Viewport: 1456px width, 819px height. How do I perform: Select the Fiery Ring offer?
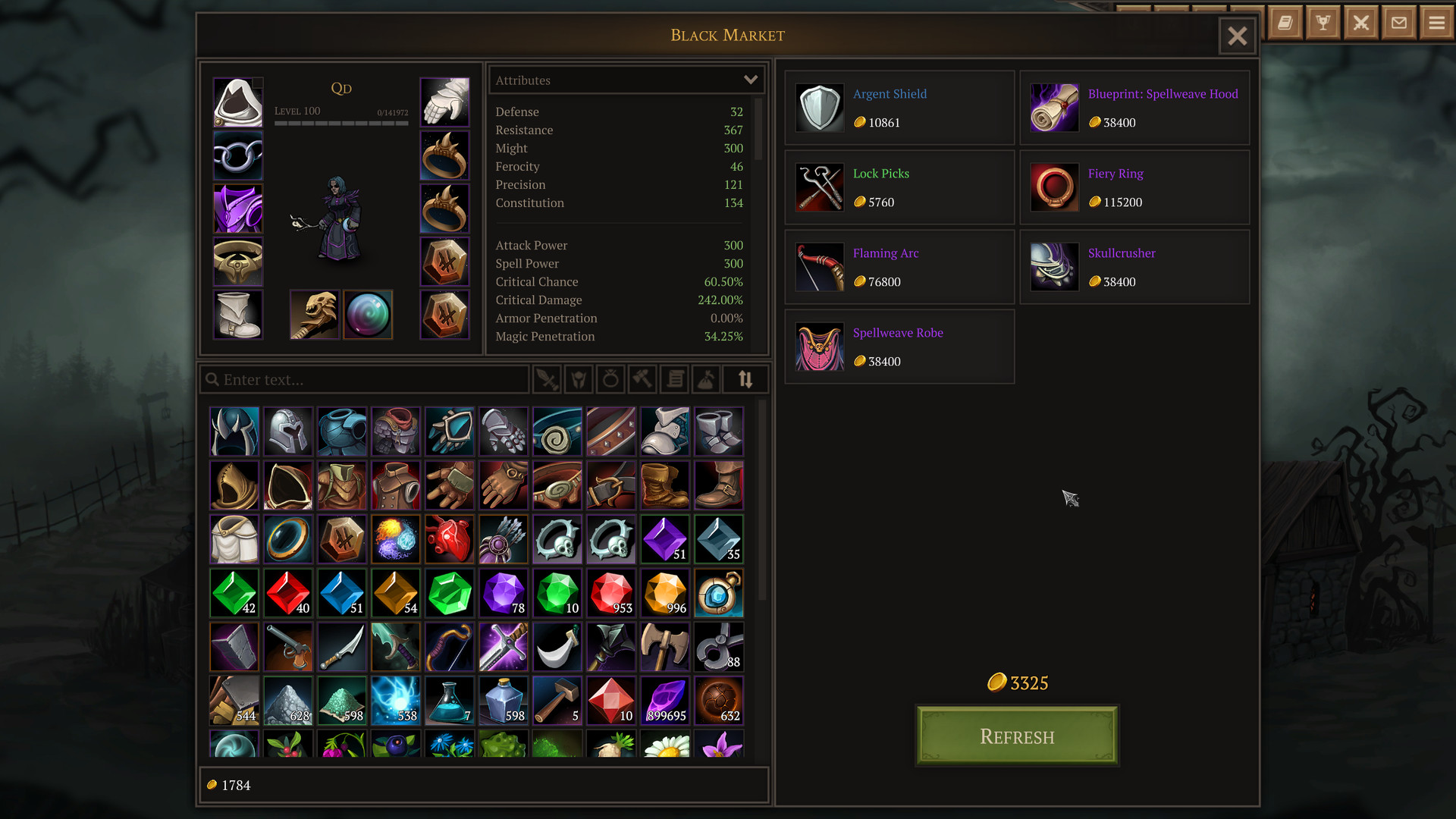(x=1134, y=187)
